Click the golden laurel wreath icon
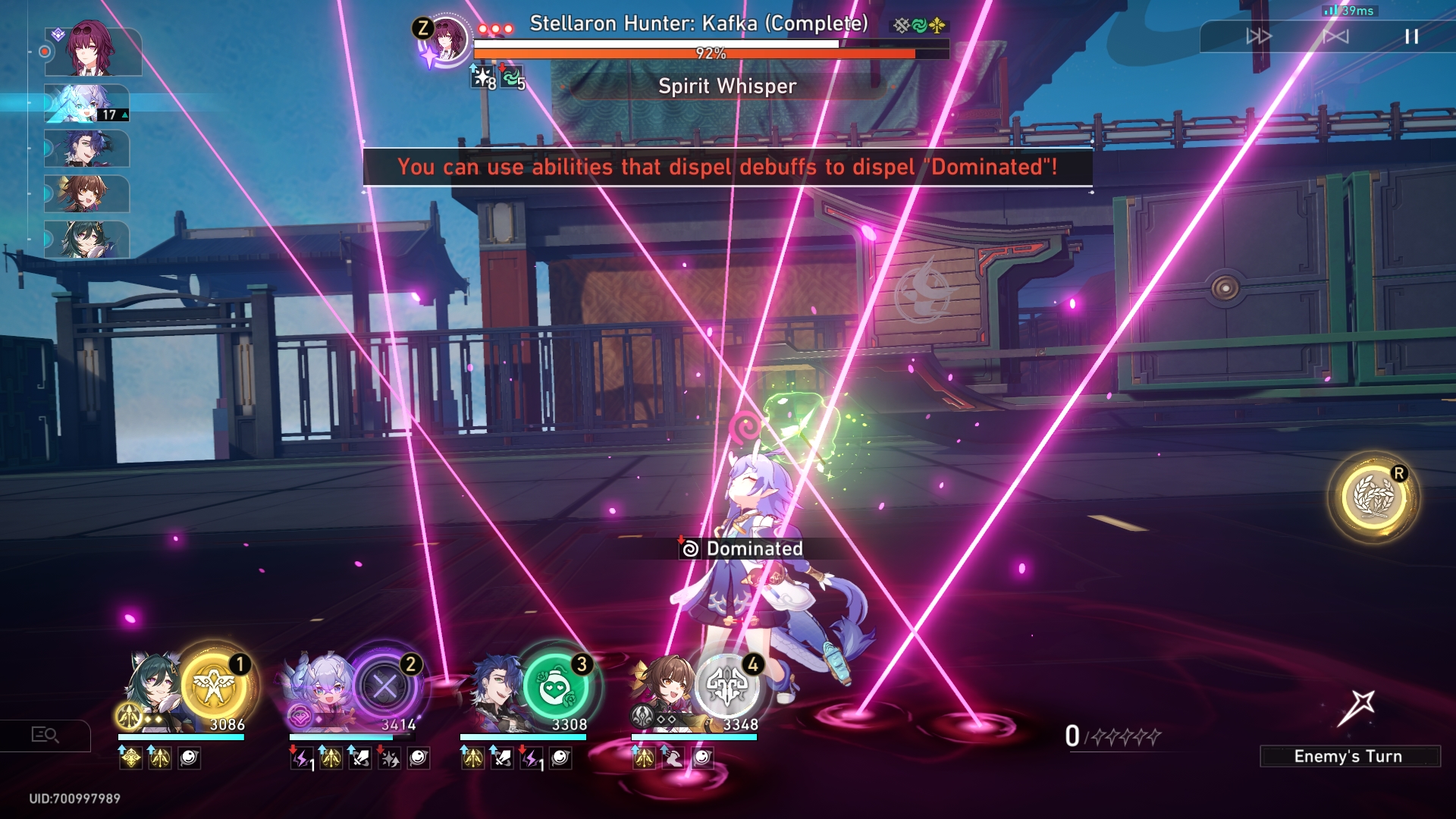The height and width of the screenshot is (819, 1456). point(1373,497)
